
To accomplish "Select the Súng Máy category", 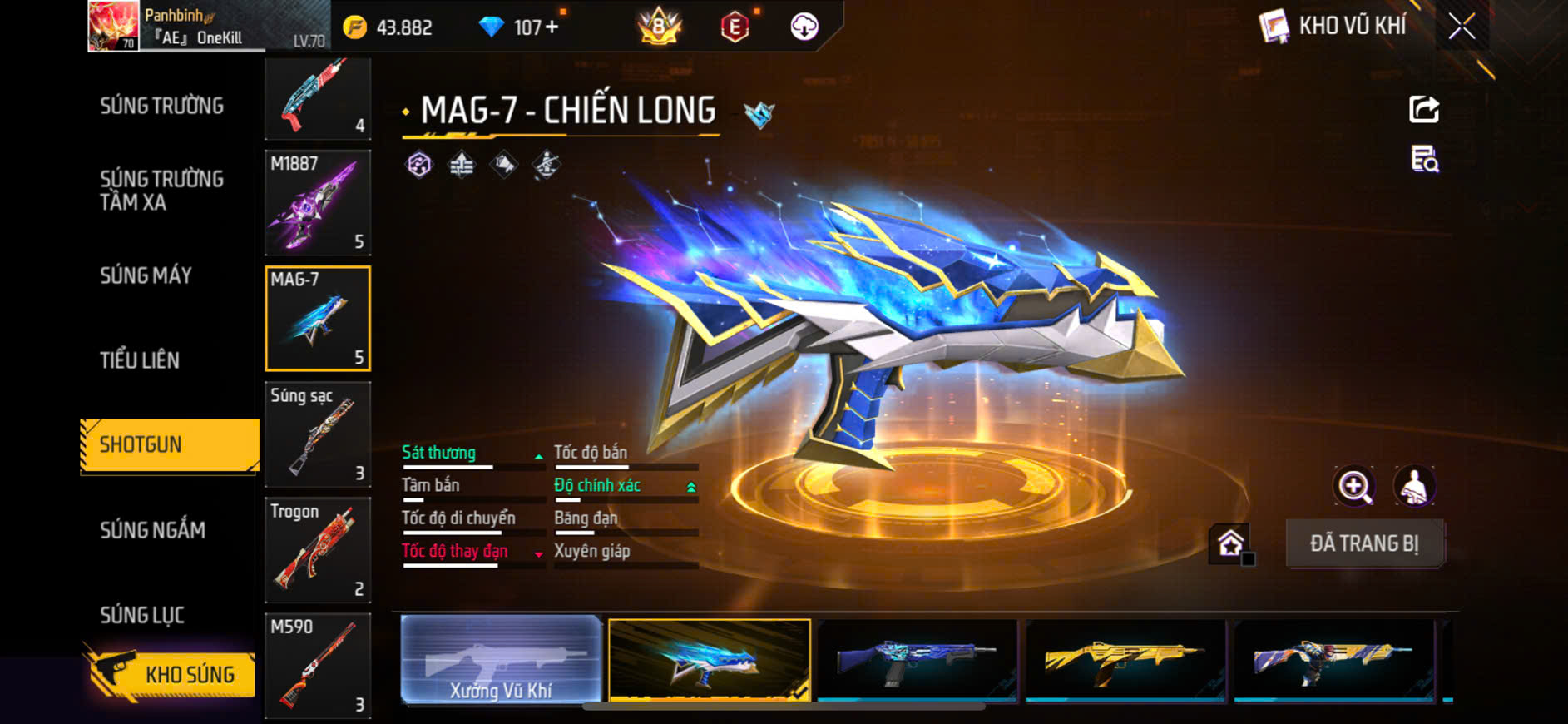I will pyautogui.click(x=146, y=275).
